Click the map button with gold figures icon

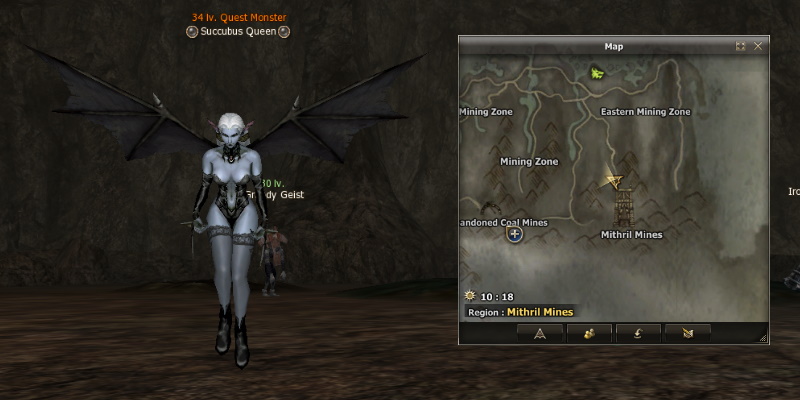[589, 333]
